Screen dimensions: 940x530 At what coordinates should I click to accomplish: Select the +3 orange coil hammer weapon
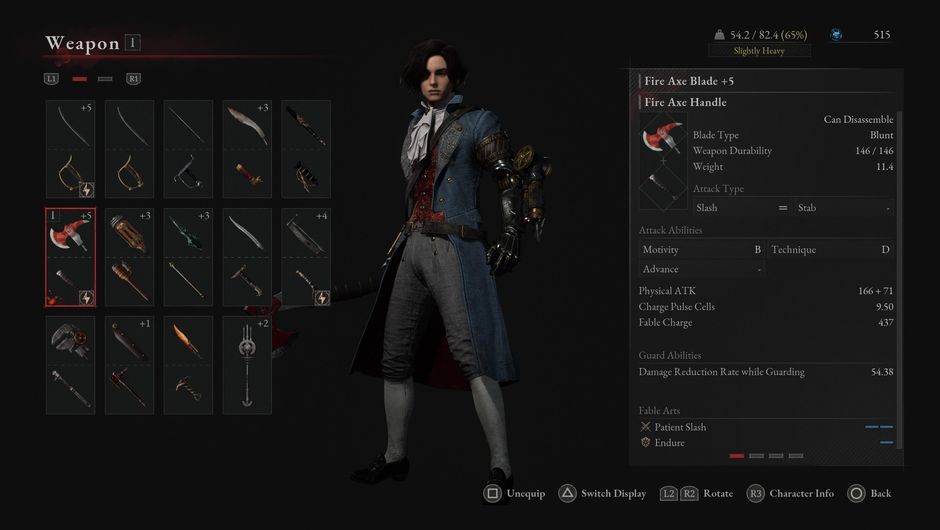[x=130, y=257]
